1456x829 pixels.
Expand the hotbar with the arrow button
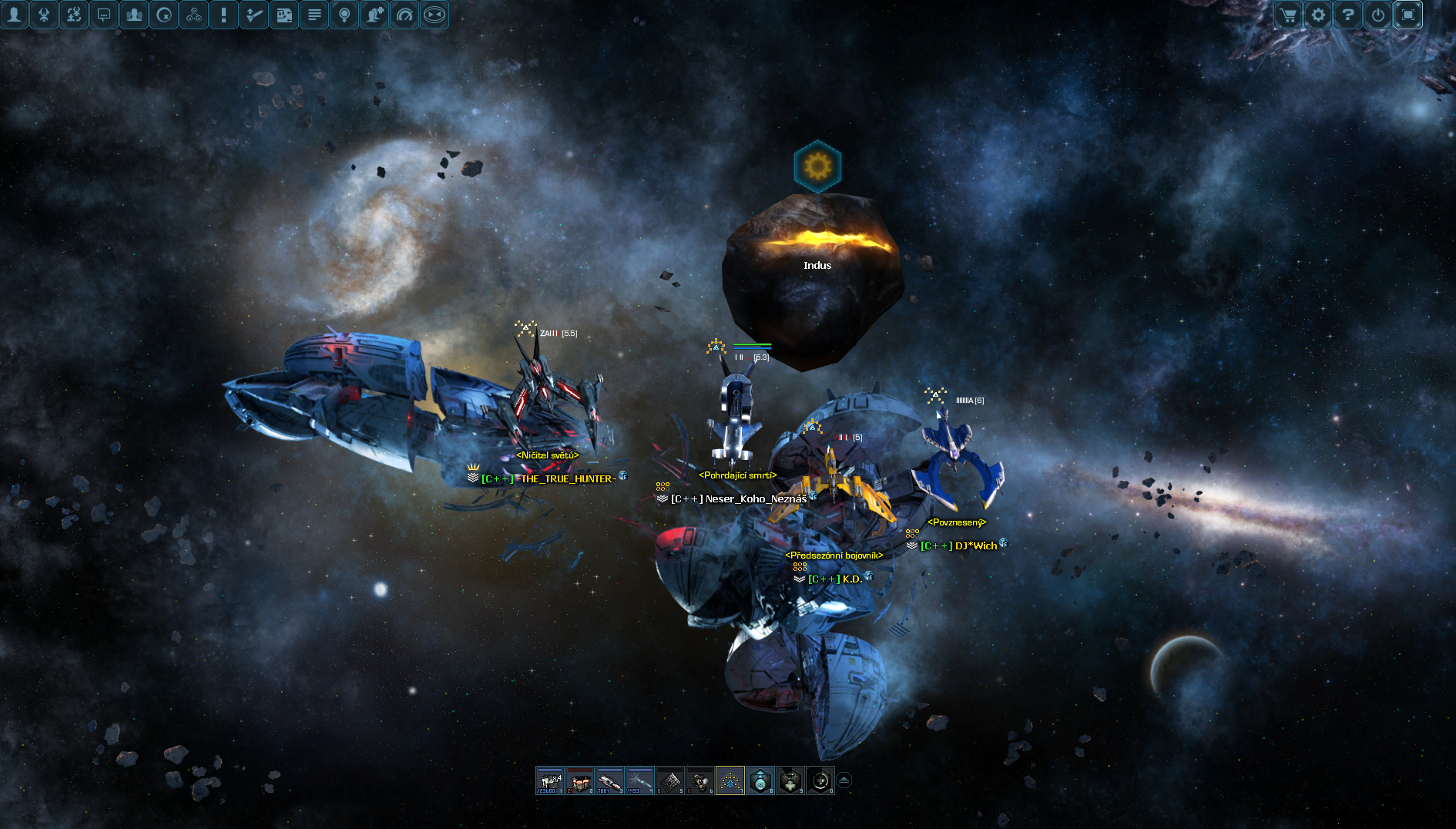pos(844,780)
